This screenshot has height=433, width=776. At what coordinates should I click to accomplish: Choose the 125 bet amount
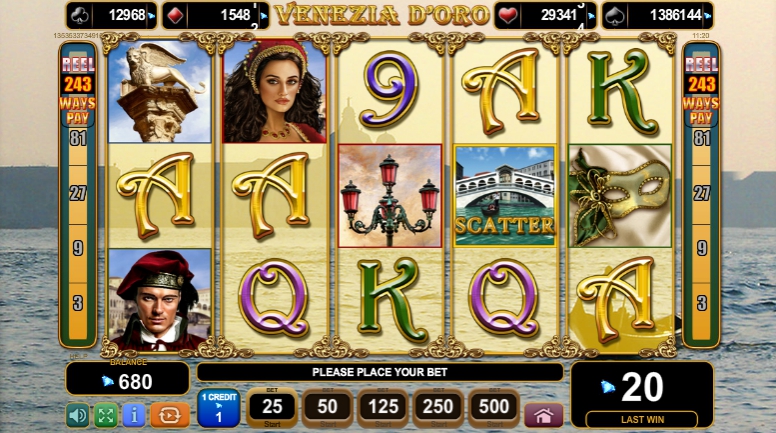pyautogui.click(x=383, y=408)
